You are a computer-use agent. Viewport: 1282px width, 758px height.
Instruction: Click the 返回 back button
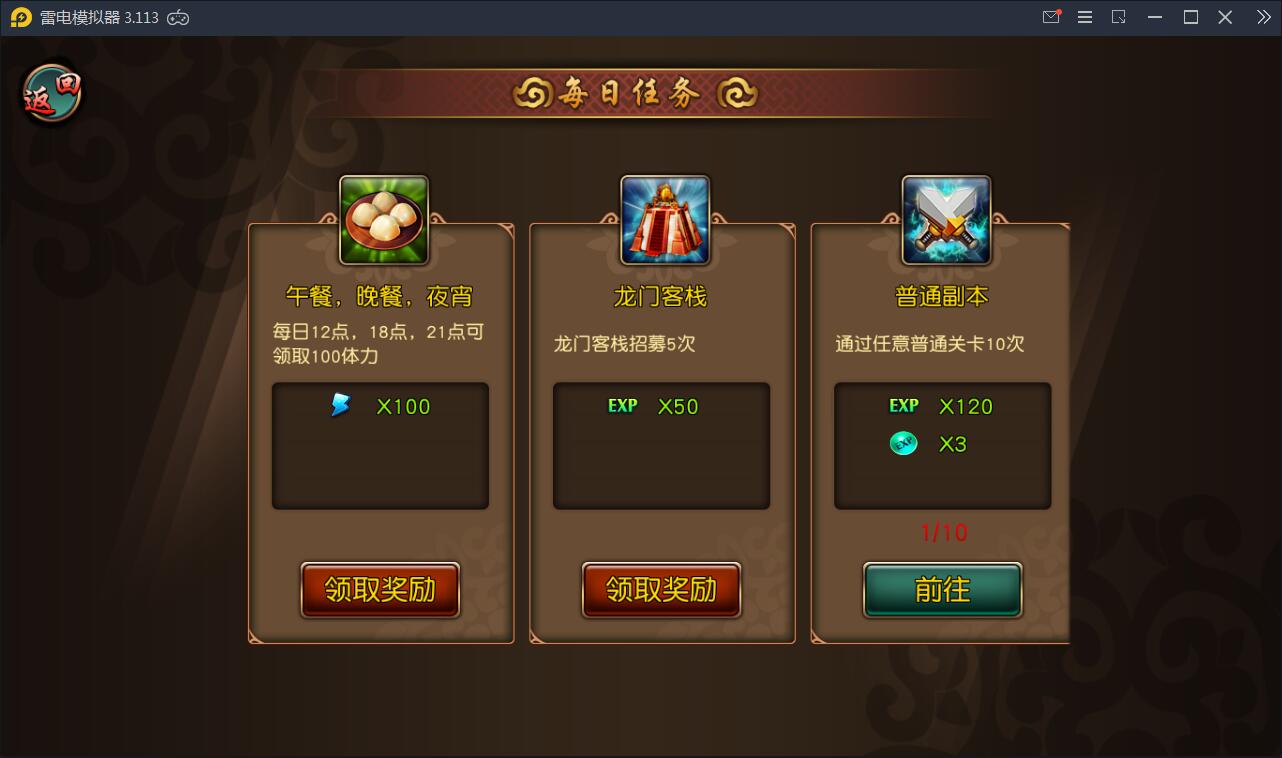[51, 91]
